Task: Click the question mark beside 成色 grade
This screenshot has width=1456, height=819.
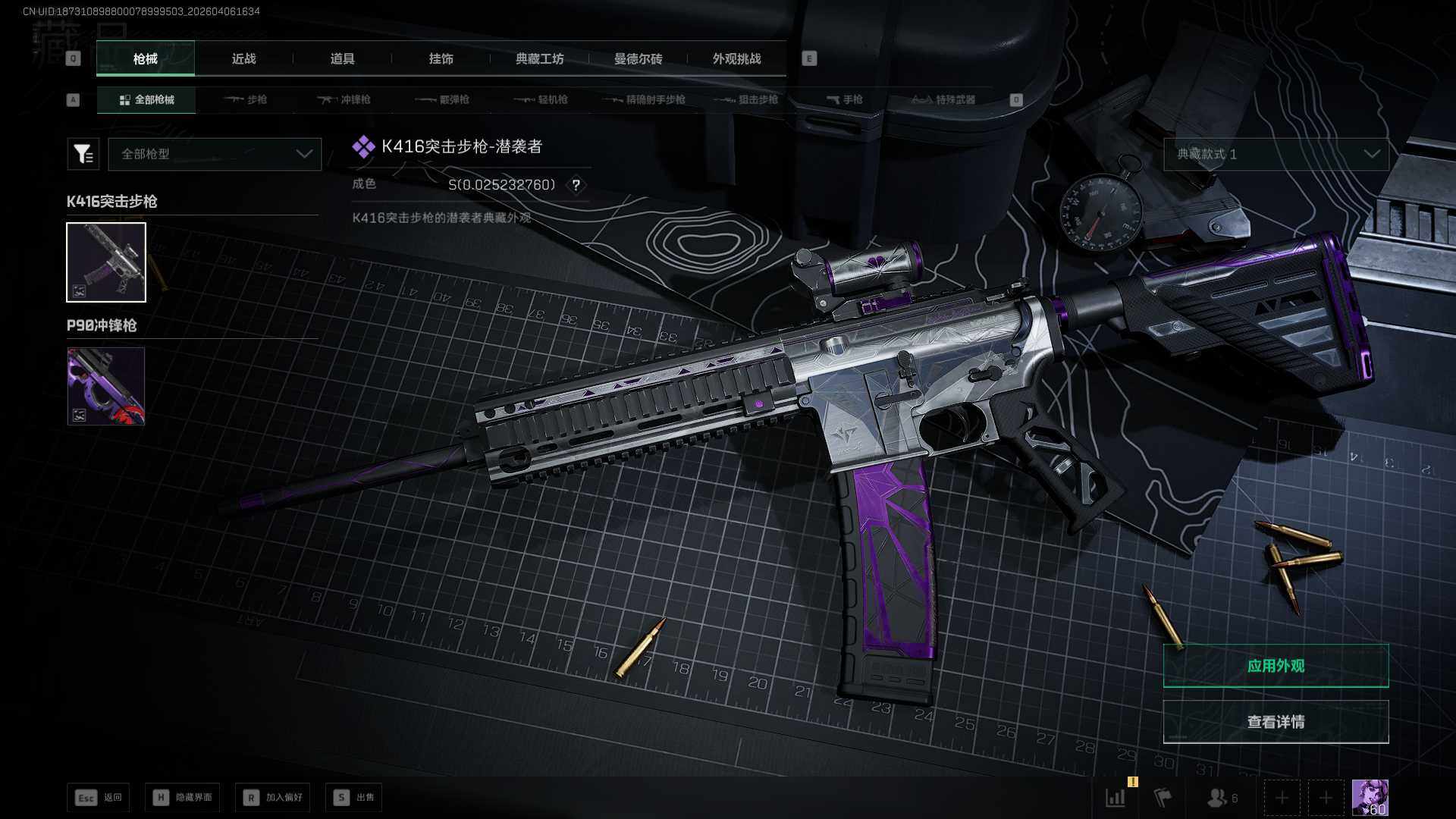Action: (x=576, y=185)
